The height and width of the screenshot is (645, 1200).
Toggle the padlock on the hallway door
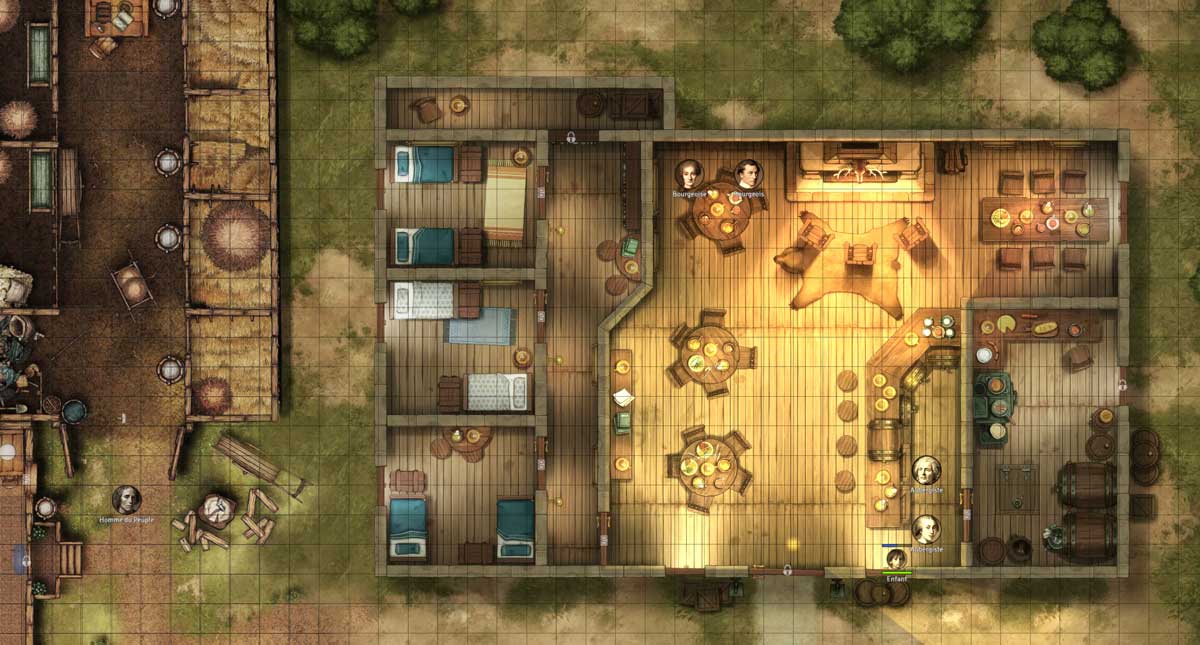[571, 137]
